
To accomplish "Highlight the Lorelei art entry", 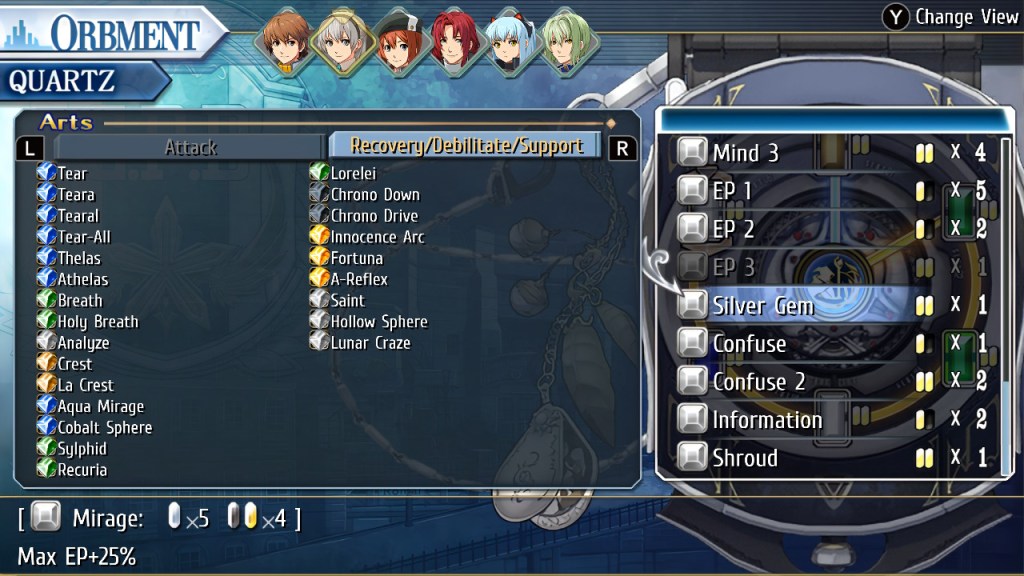I will [352, 174].
